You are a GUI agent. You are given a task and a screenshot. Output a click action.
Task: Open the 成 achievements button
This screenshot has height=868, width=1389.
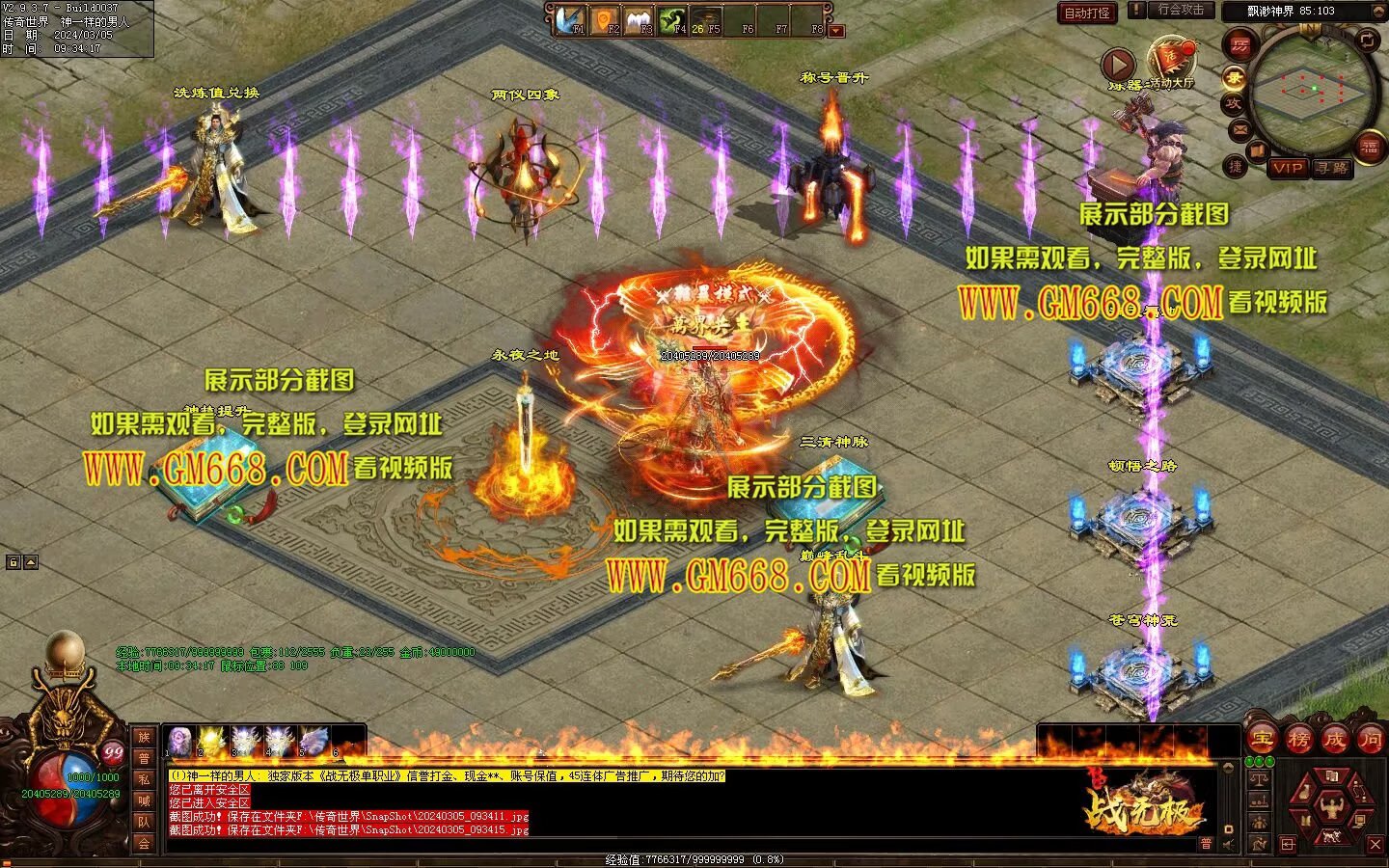pyautogui.click(x=1334, y=740)
